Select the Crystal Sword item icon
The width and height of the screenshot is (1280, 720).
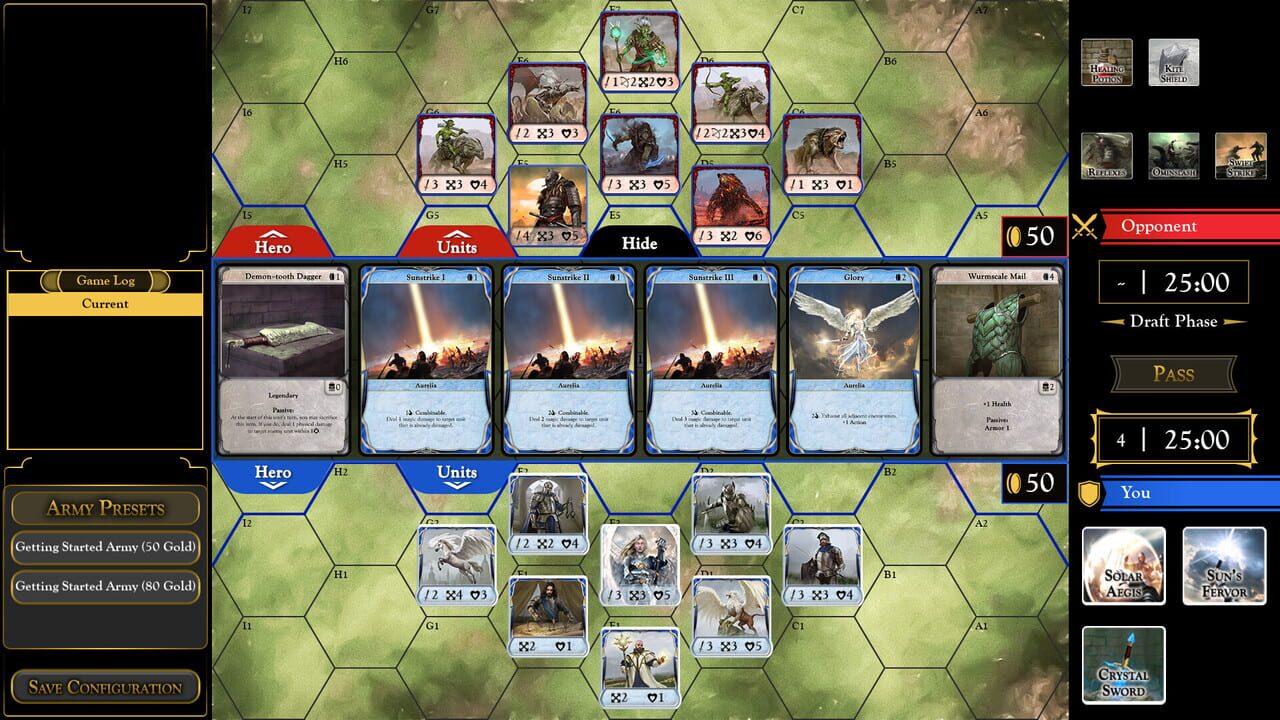click(x=1123, y=665)
